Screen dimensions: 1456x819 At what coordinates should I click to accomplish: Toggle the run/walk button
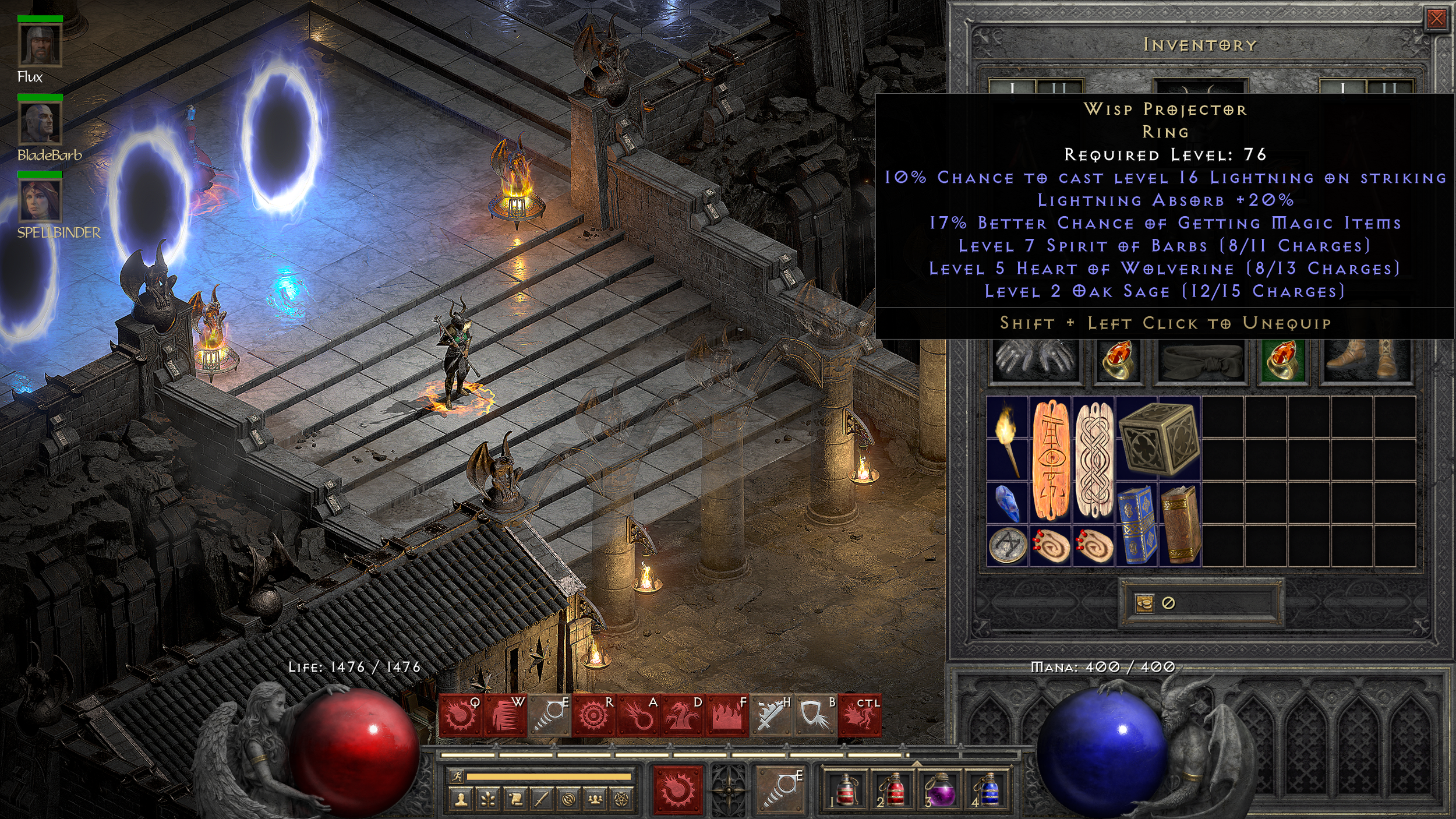[x=456, y=776]
